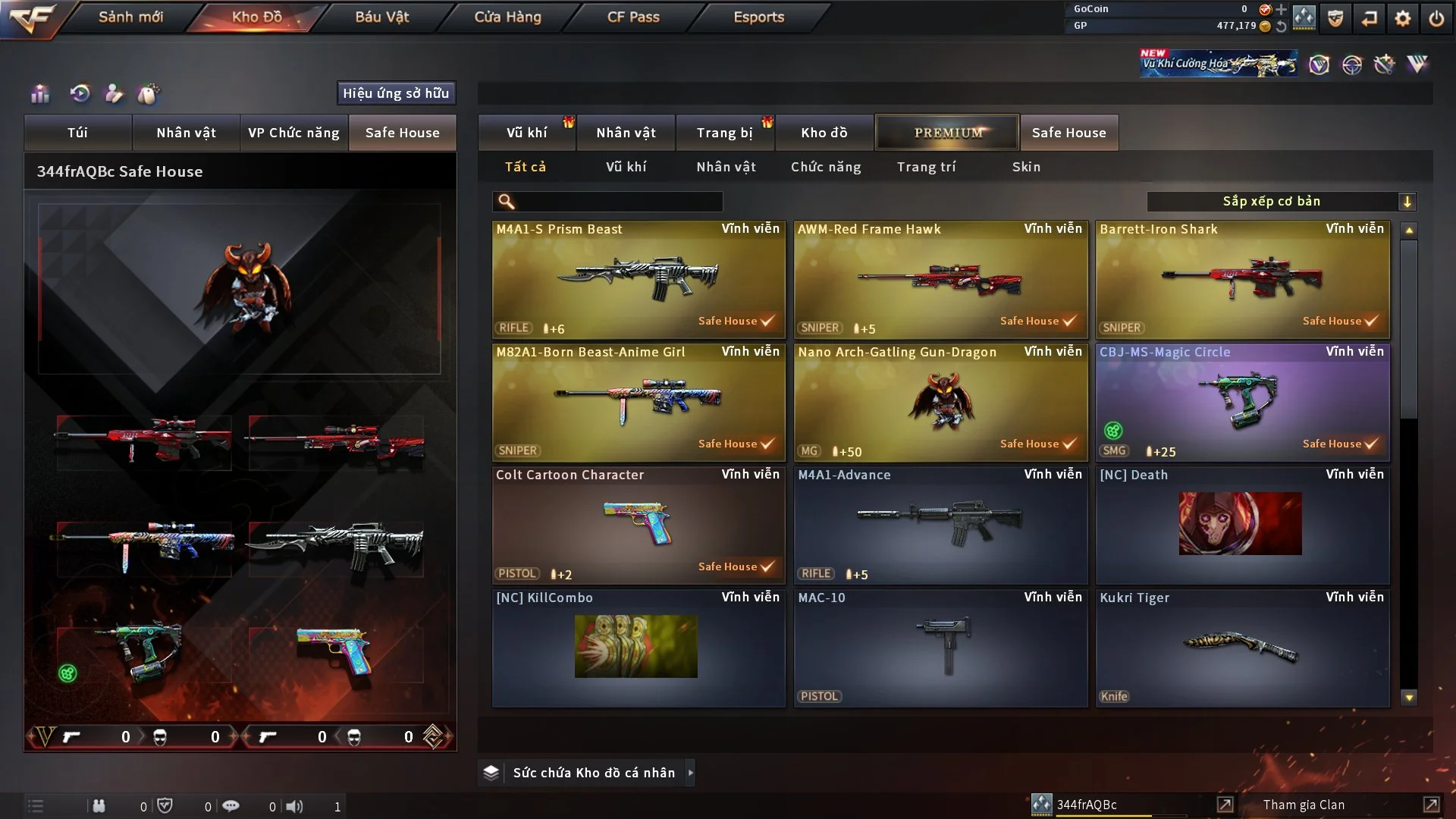Select the CBJ-MS-Magic Circle SMG
The width and height of the screenshot is (1456, 819).
(1241, 402)
